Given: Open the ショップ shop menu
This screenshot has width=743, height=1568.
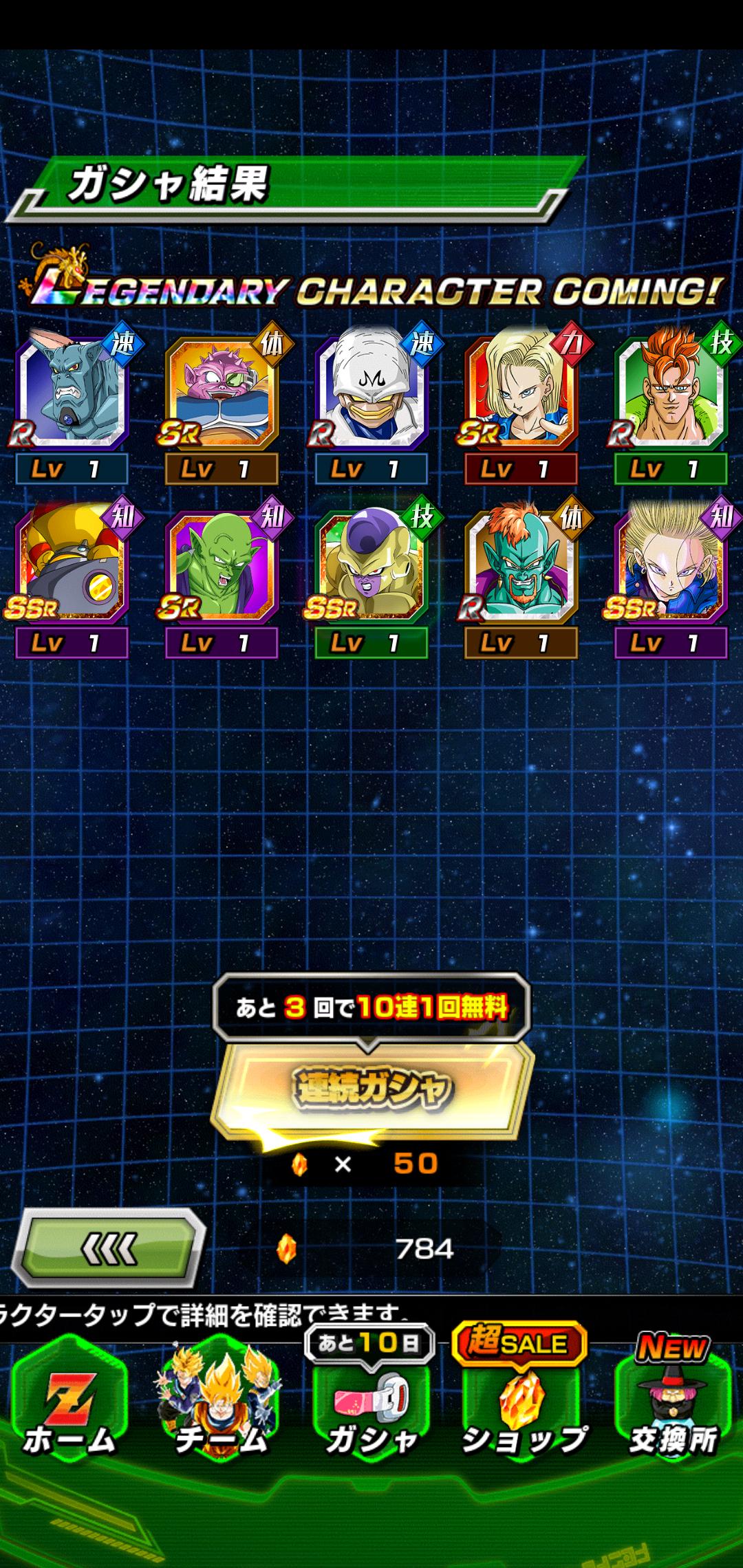Looking at the screenshot, I should click(x=523, y=1410).
